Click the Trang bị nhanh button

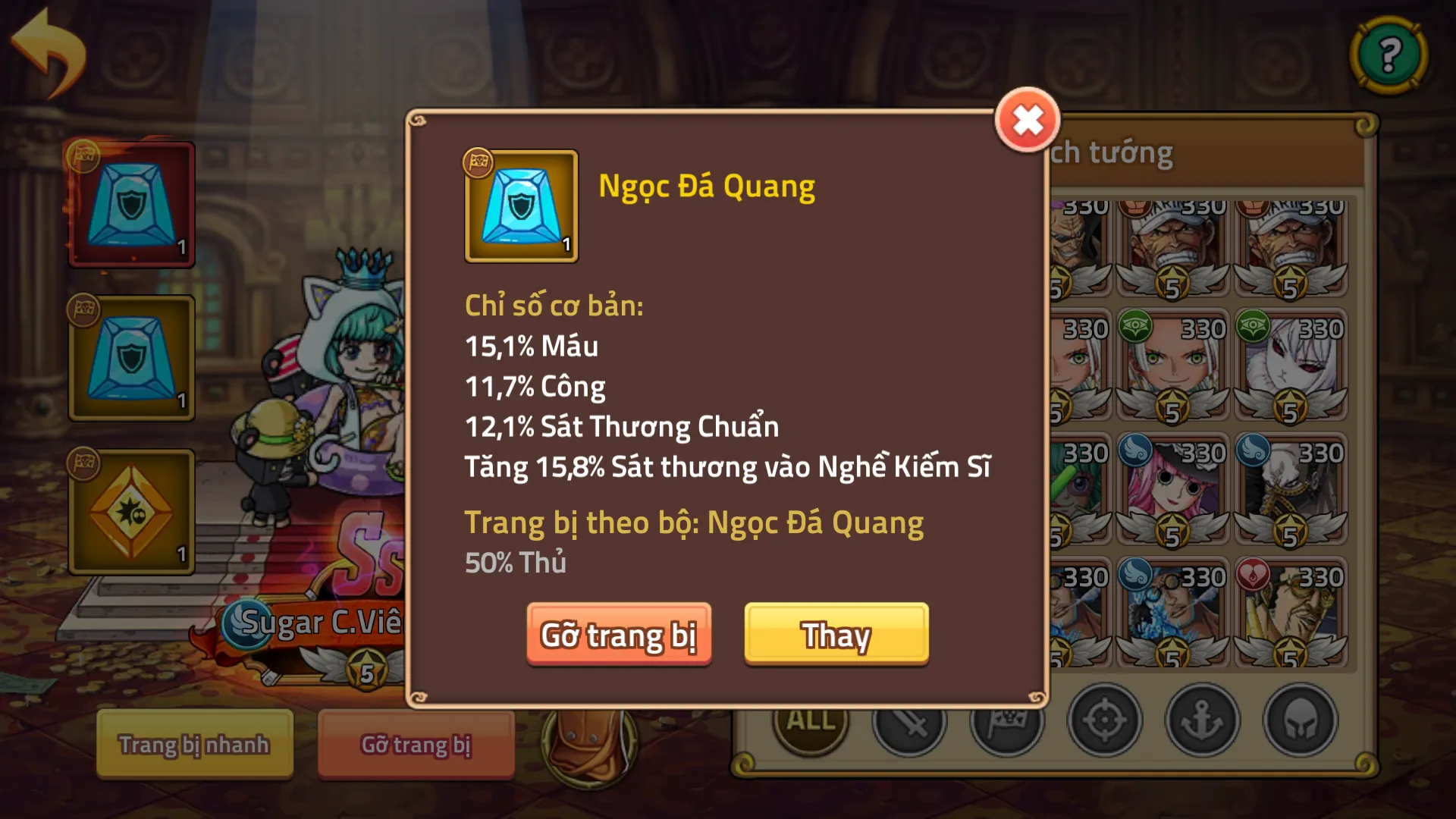(x=194, y=744)
